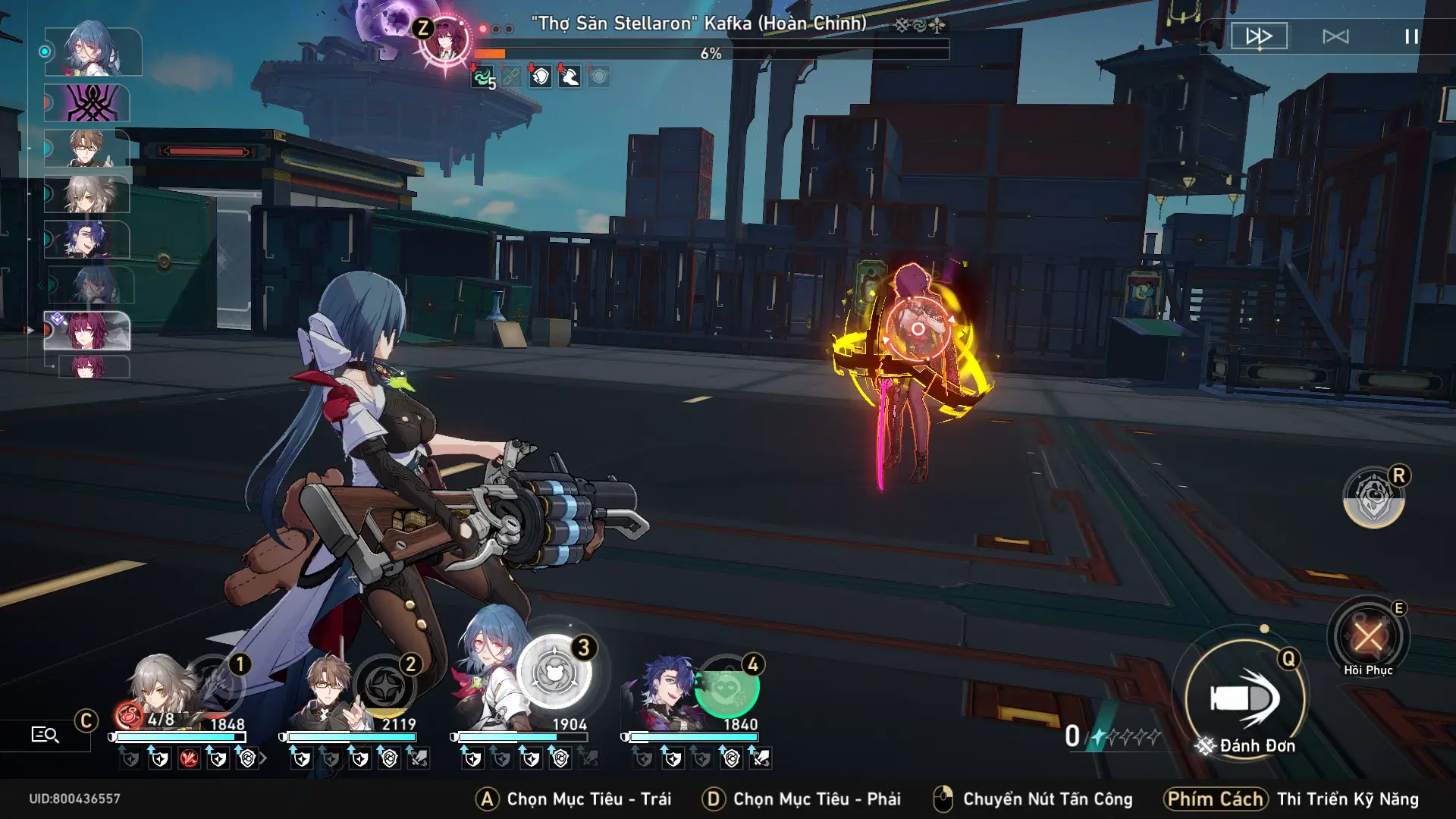1456x819 pixels.
Task: Select Kafka's portrait in turn order
Action: click(87, 331)
